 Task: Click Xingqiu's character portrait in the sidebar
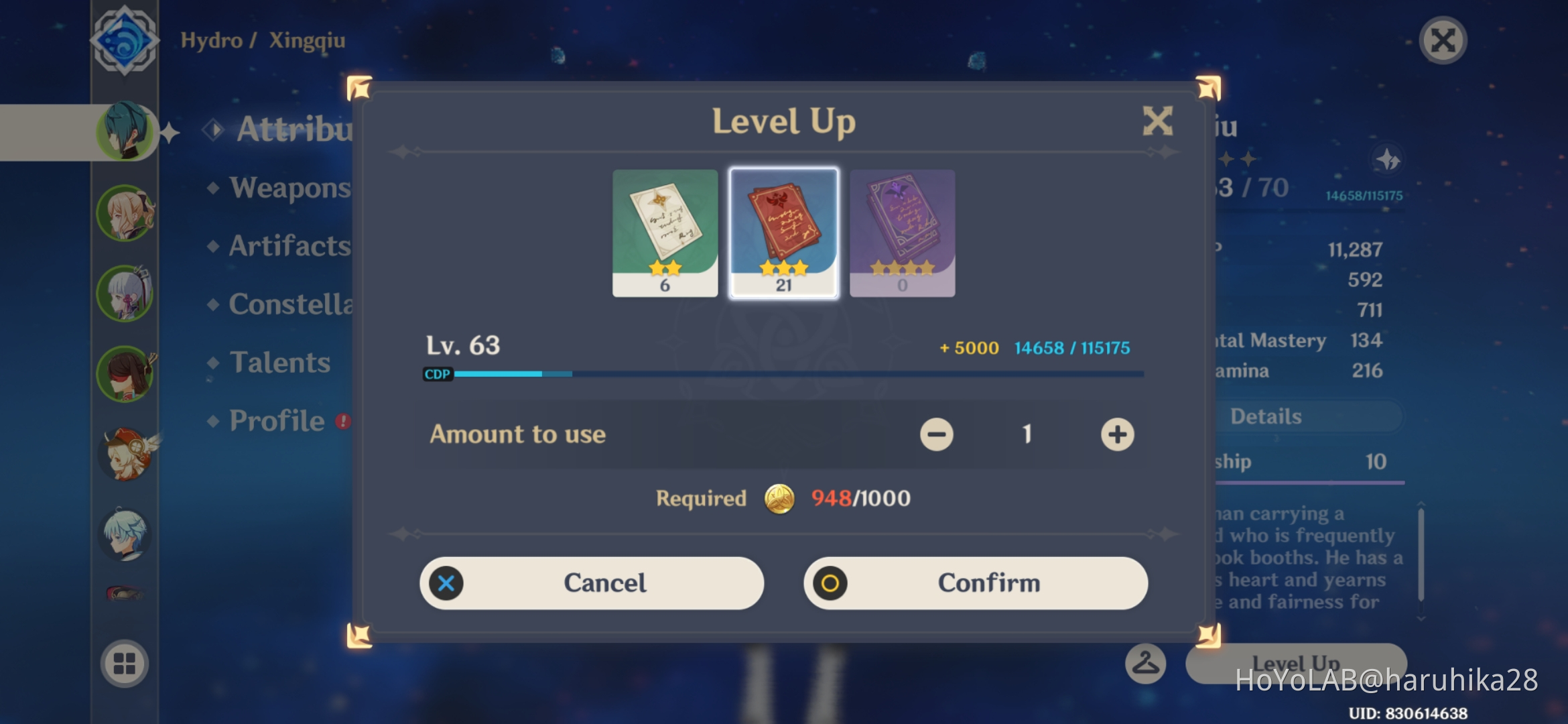[x=126, y=132]
